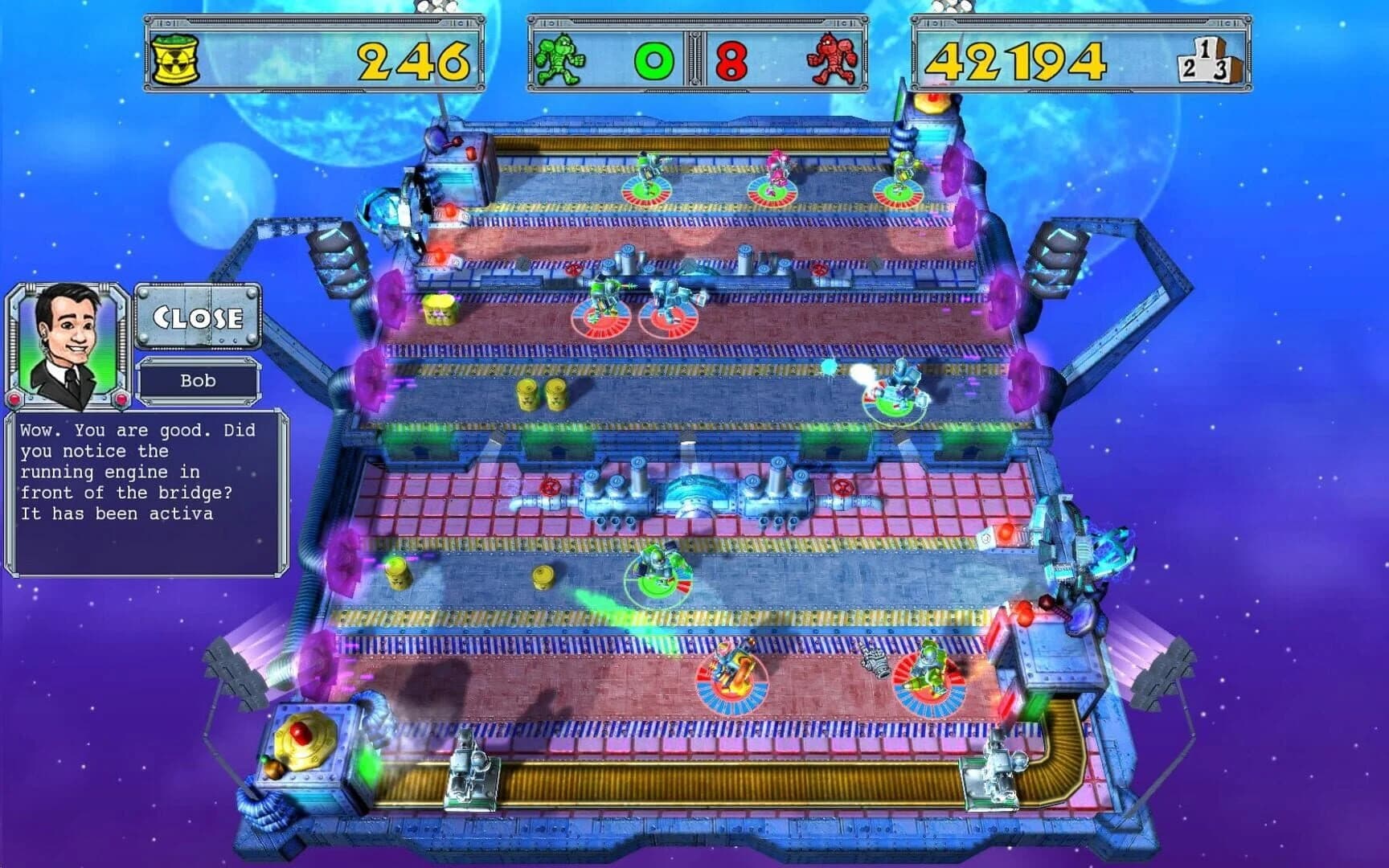Toggle the red valve wheel right of the engine
This screenshot has height=868, width=1389.
pos(842,488)
